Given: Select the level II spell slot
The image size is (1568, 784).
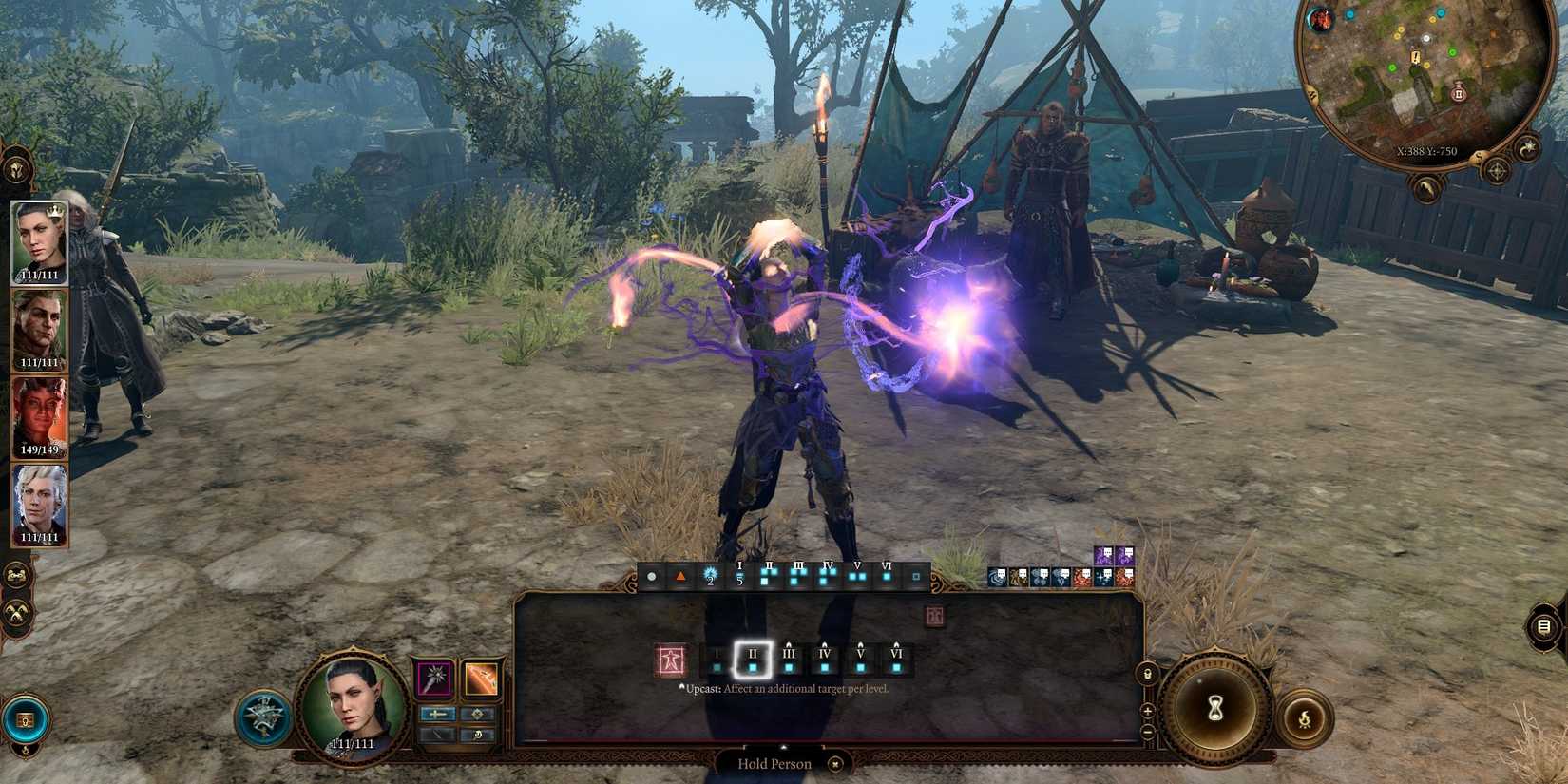Looking at the screenshot, I should pyautogui.click(x=753, y=660).
